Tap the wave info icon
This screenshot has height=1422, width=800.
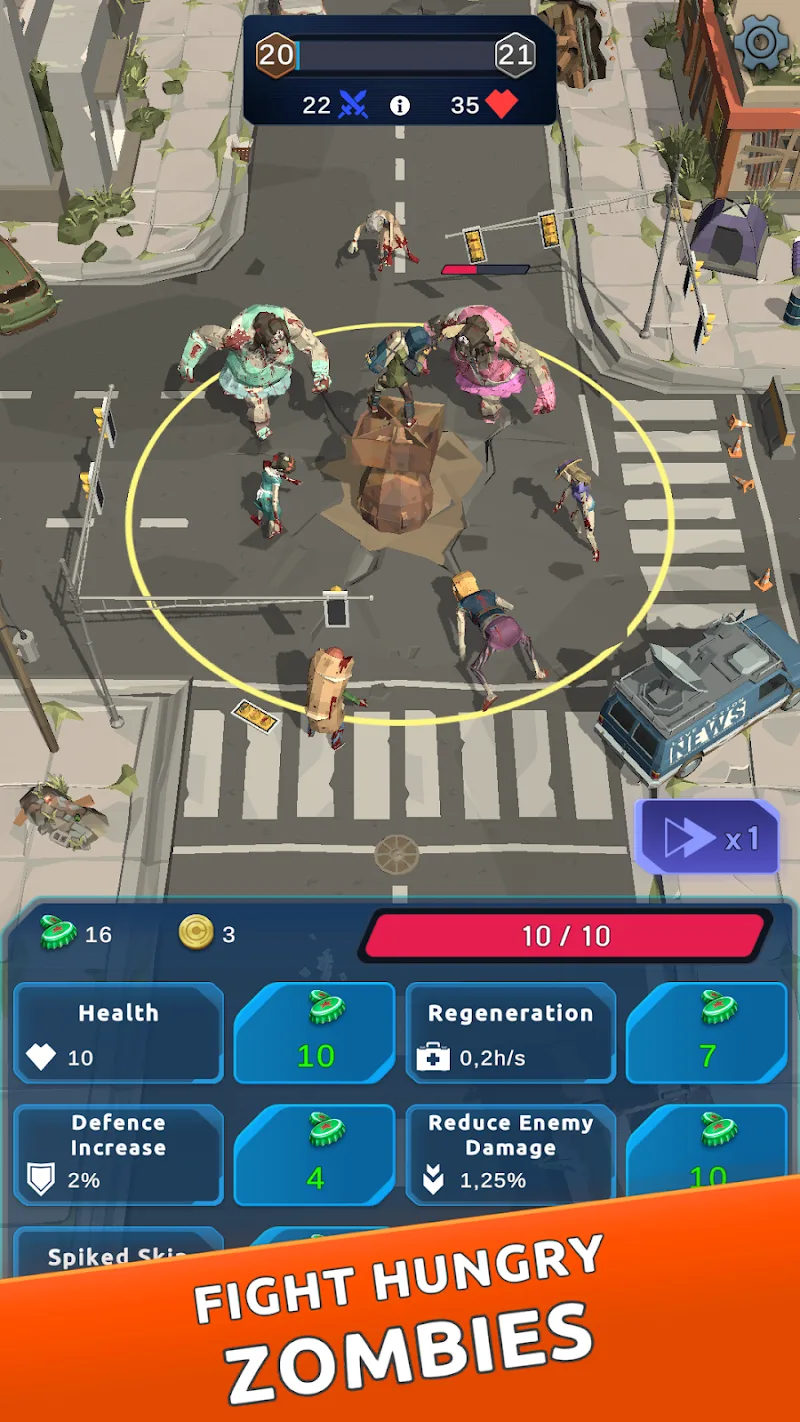pos(400,106)
